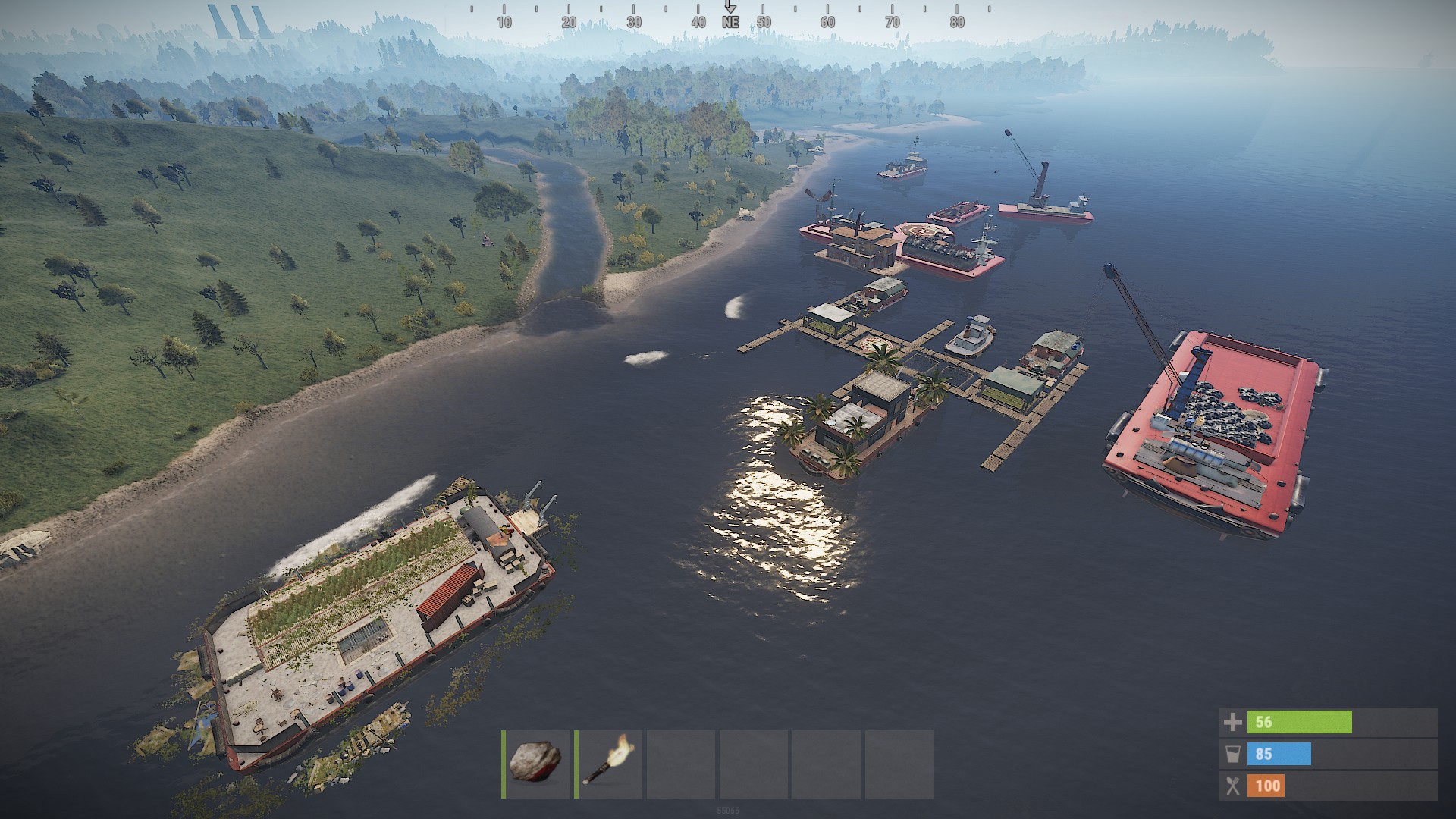The image size is (1456, 819).
Task: Select the torch hotbar slot
Action: click(x=608, y=763)
